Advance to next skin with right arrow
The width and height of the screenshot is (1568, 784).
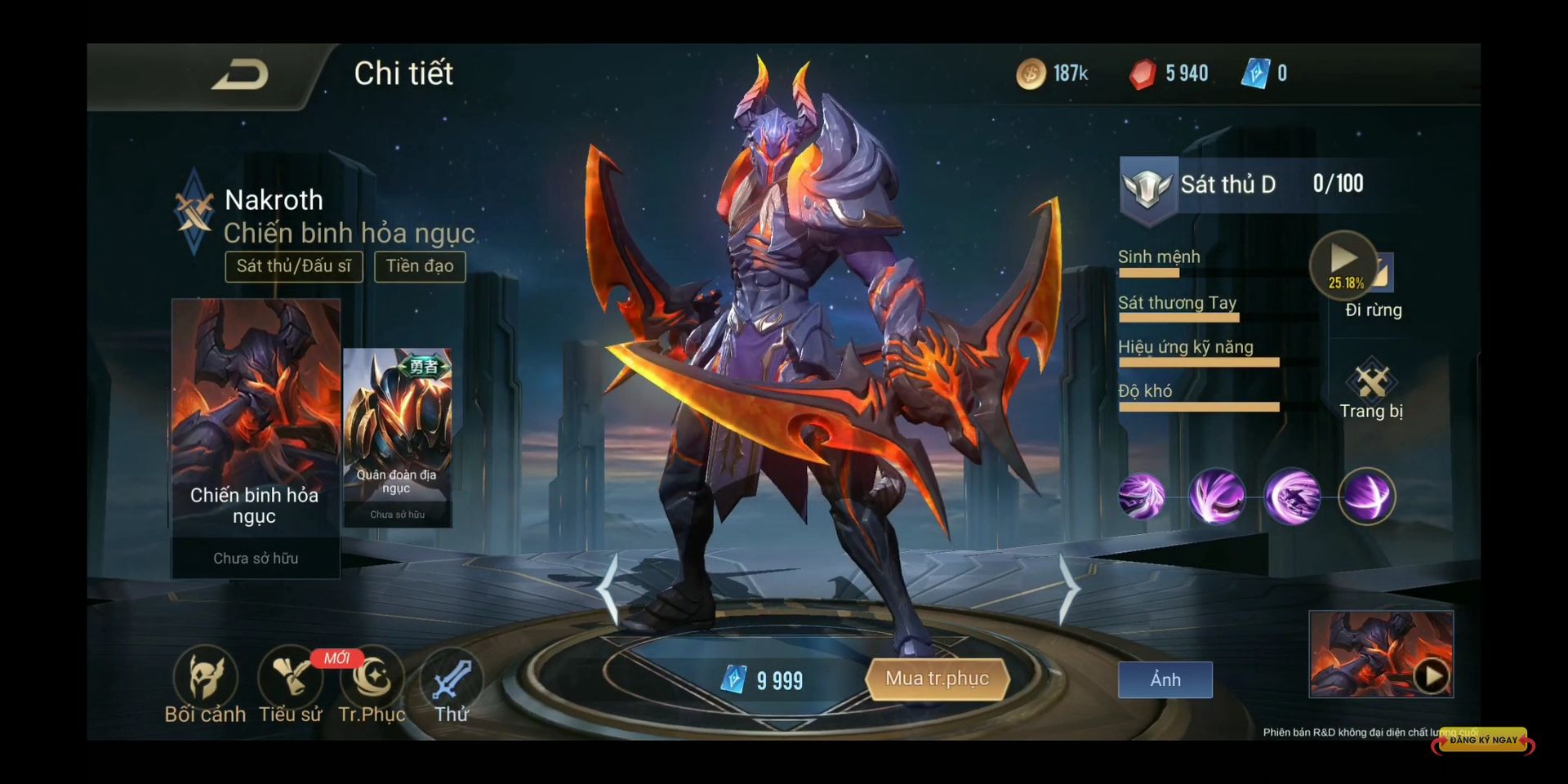coord(1069,588)
